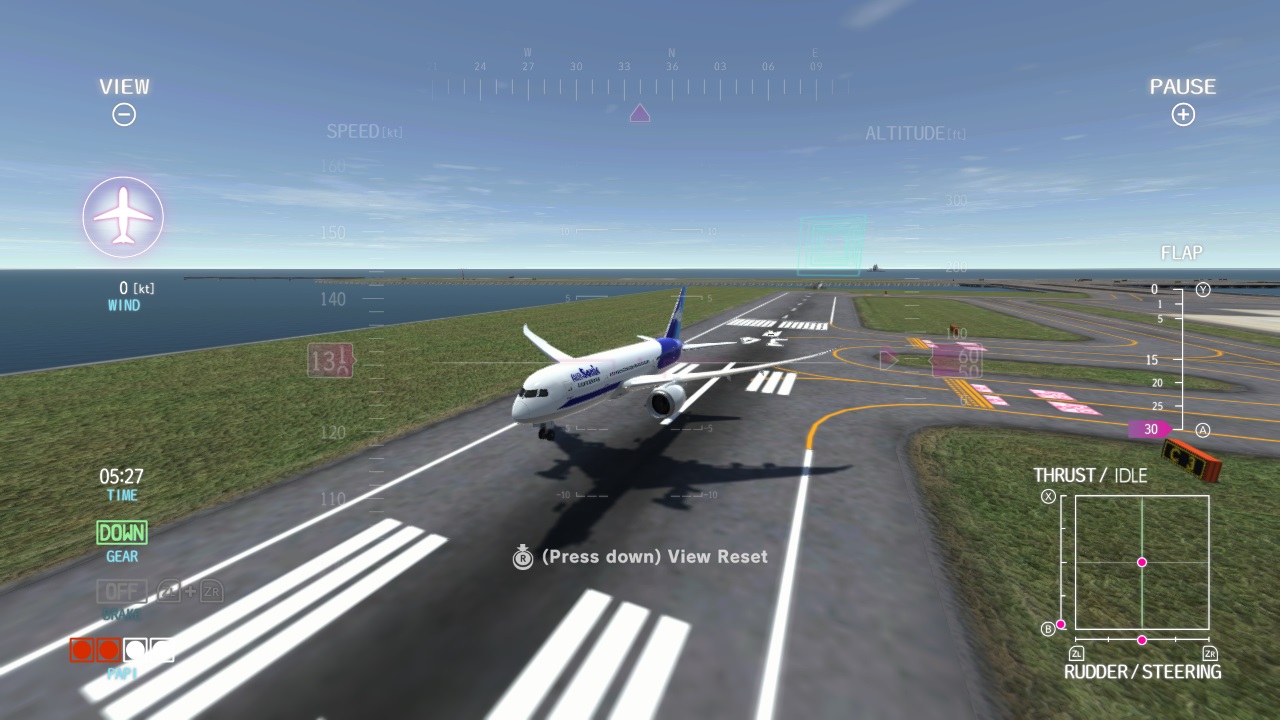The height and width of the screenshot is (720, 1280).
Task: Click the X button icon on the THRUST gauge
Action: pos(1049,497)
